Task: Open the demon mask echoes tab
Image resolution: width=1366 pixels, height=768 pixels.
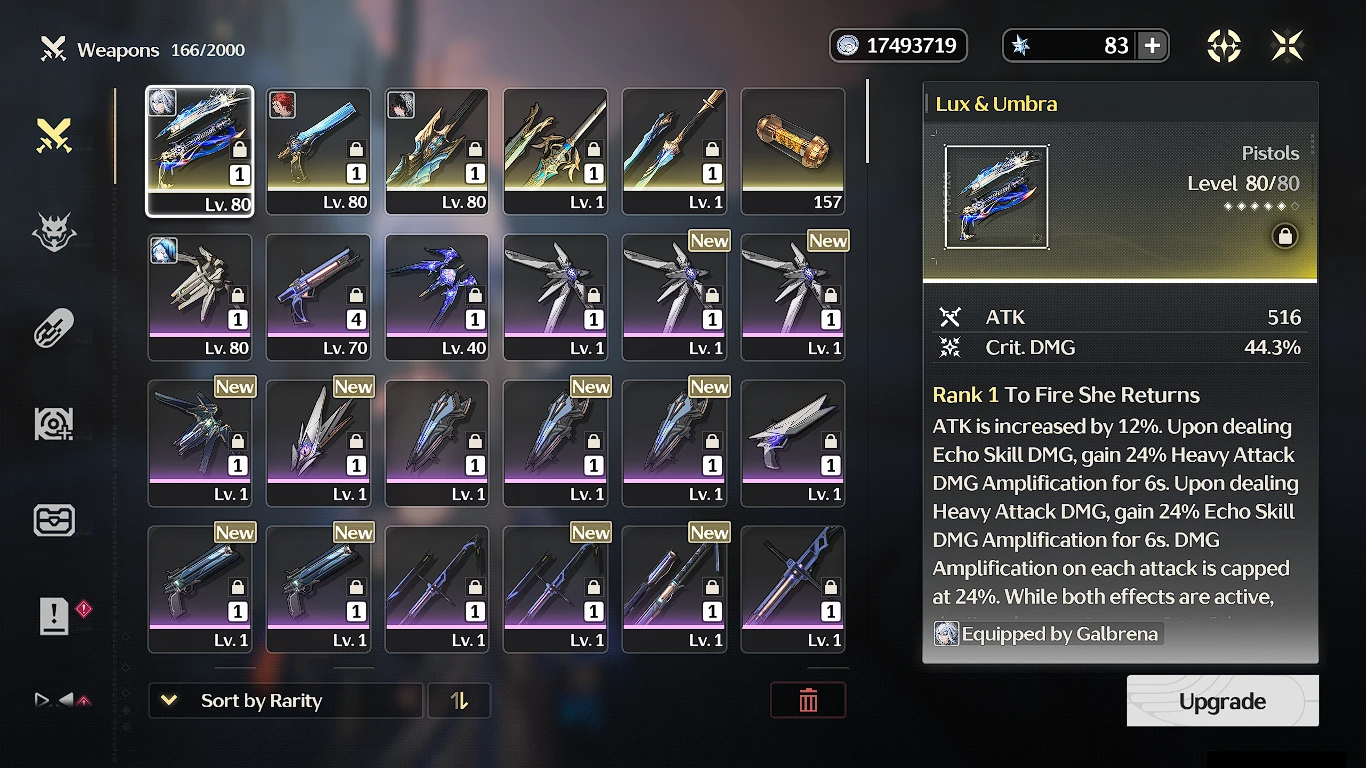Action: (x=54, y=232)
